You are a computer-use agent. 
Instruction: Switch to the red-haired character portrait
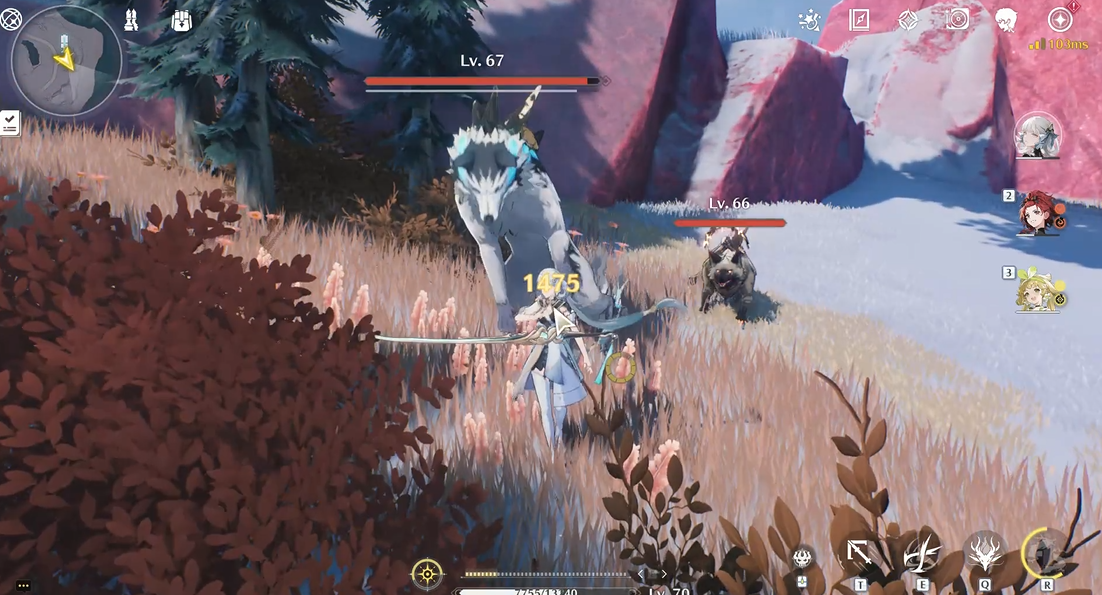[x=1040, y=212]
